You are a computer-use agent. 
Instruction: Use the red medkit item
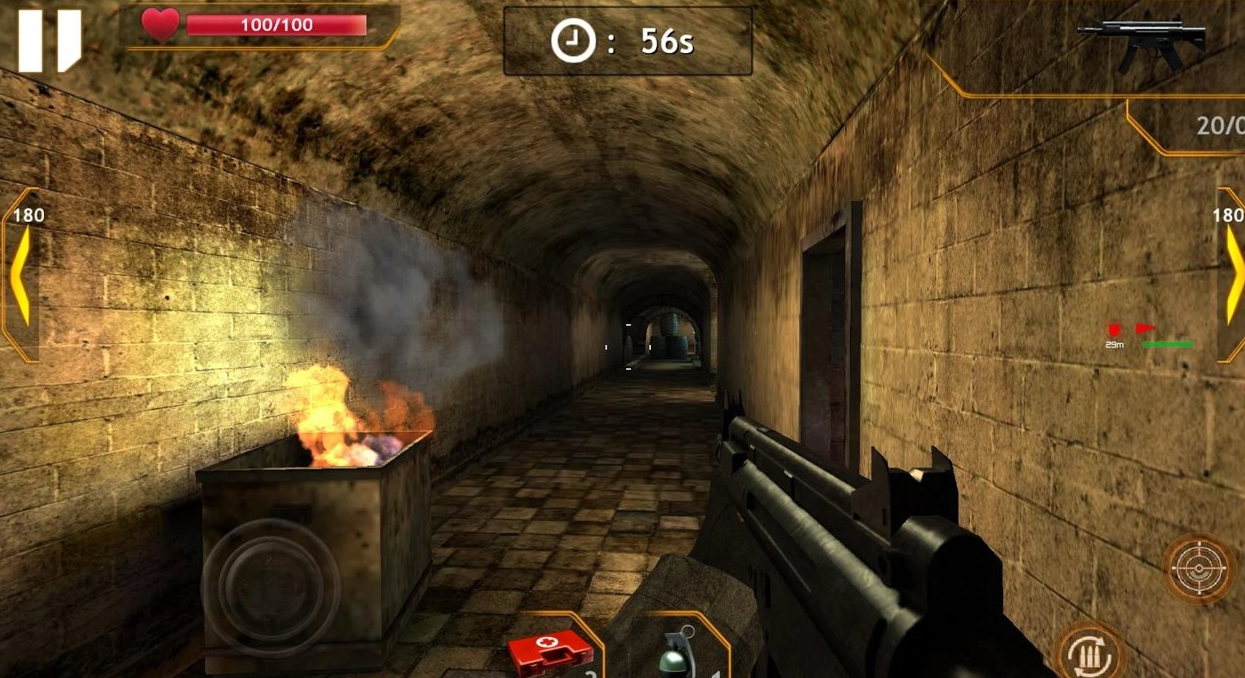click(550, 652)
